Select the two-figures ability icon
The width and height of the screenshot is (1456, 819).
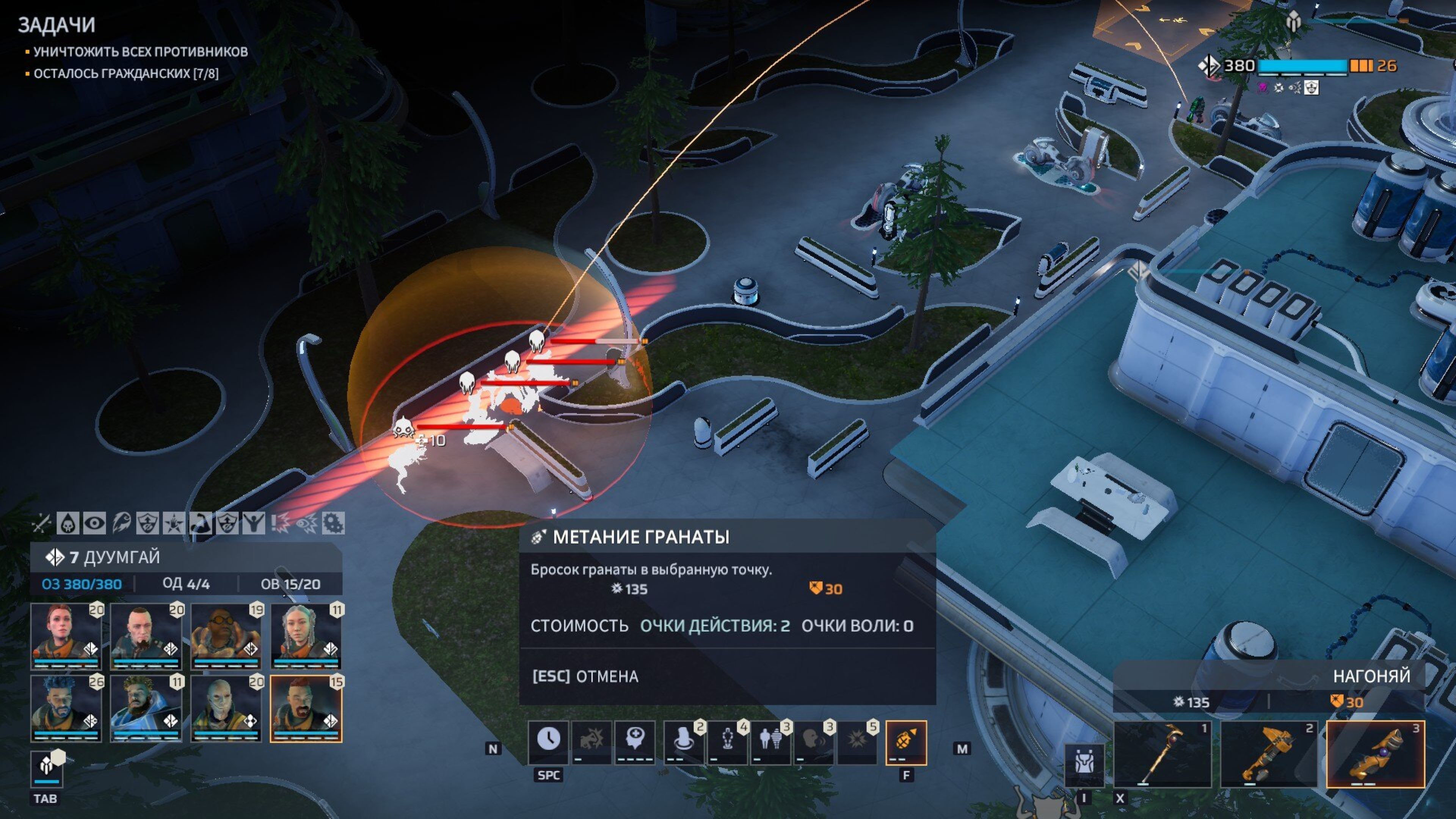[770, 741]
